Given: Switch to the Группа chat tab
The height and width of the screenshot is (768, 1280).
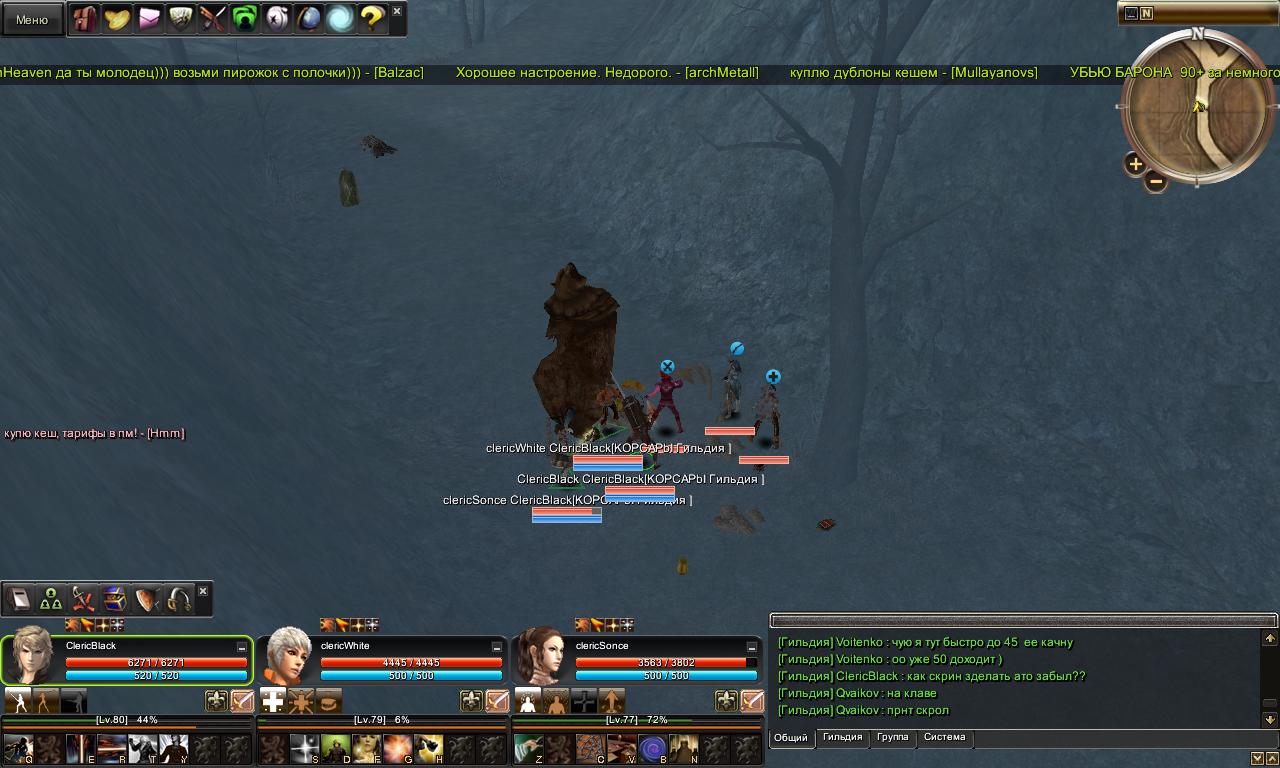Looking at the screenshot, I should click(892, 738).
